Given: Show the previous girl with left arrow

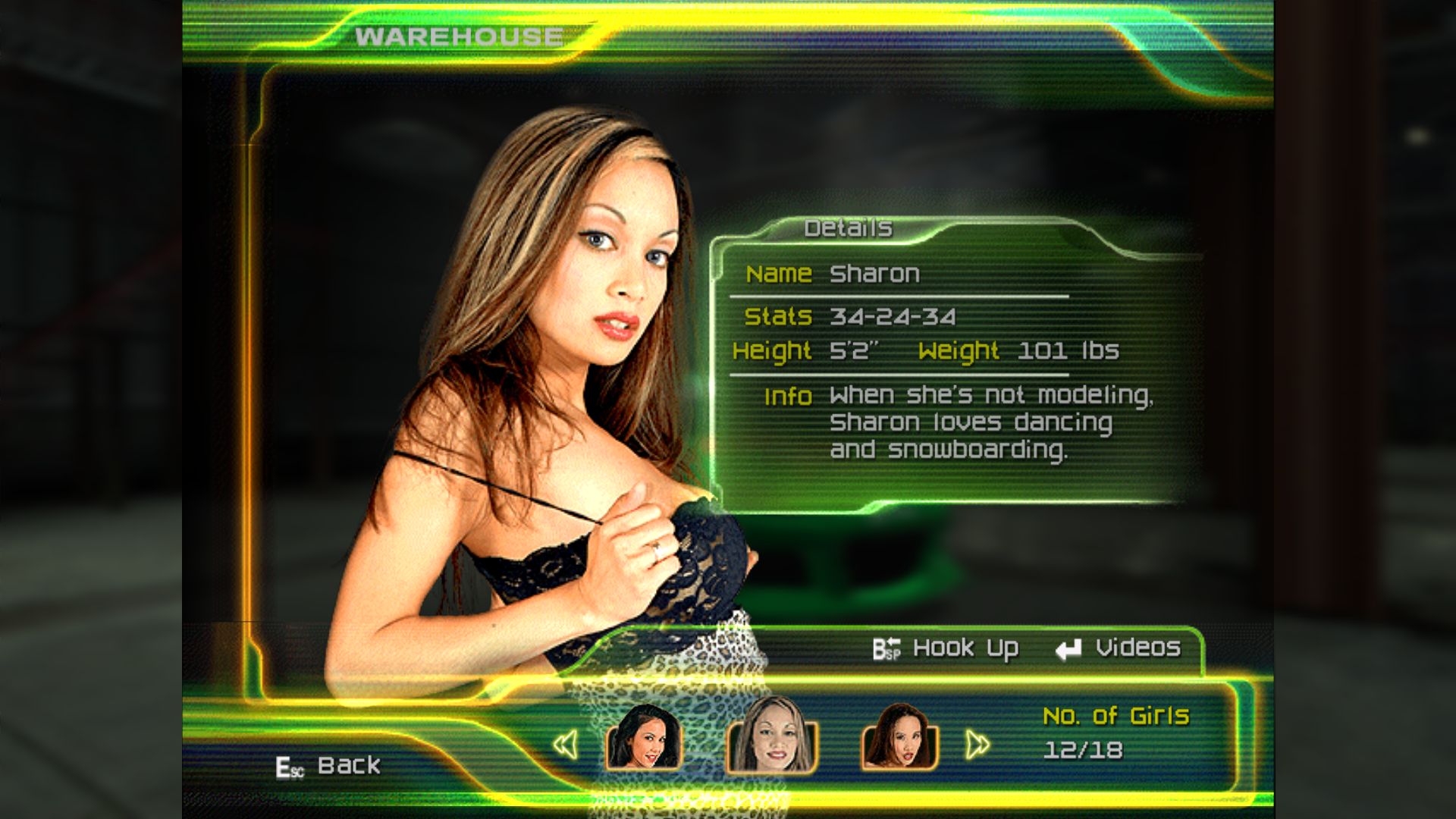Looking at the screenshot, I should click(566, 745).
